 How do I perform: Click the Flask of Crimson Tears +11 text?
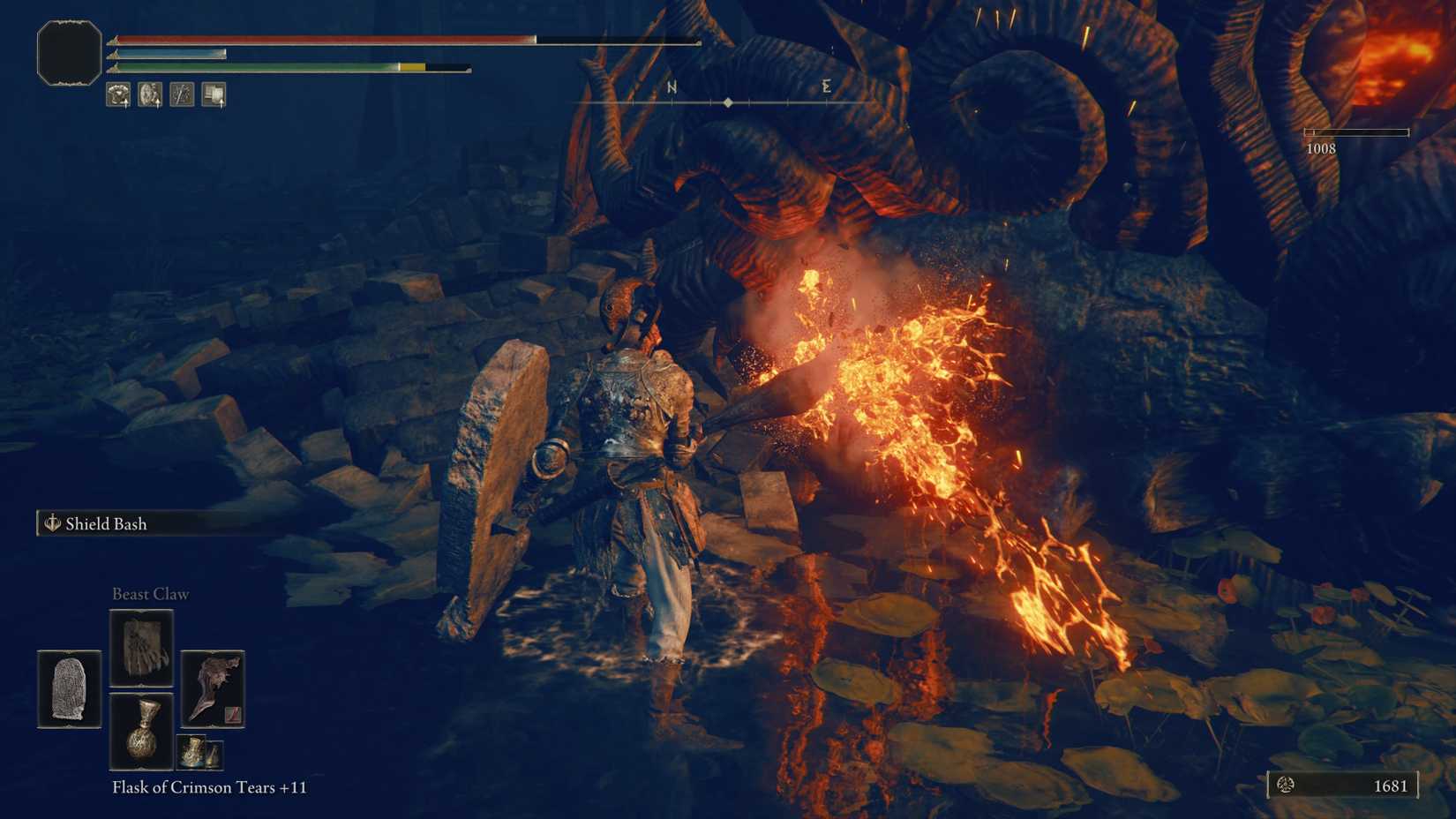click(x=206, y=787)
